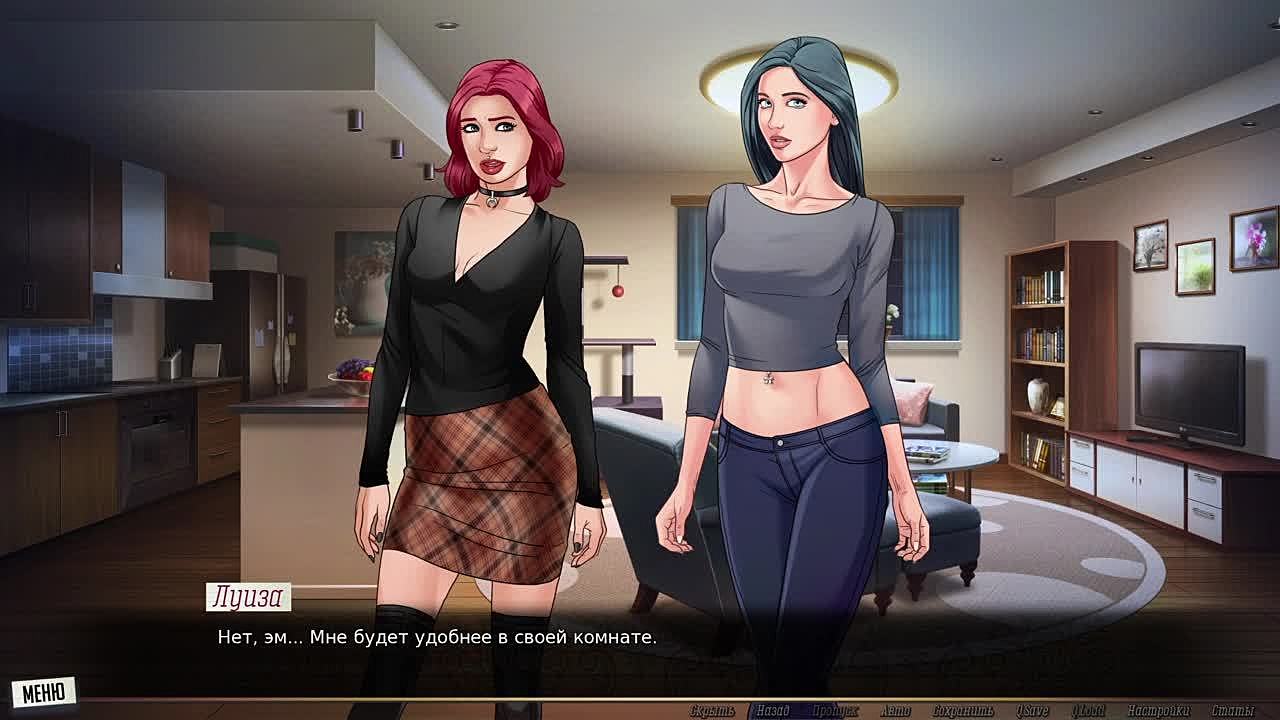Quick save with QSave
Image resolution: width=1280 pixels, height=720 pixels.
coord(1032,711)
